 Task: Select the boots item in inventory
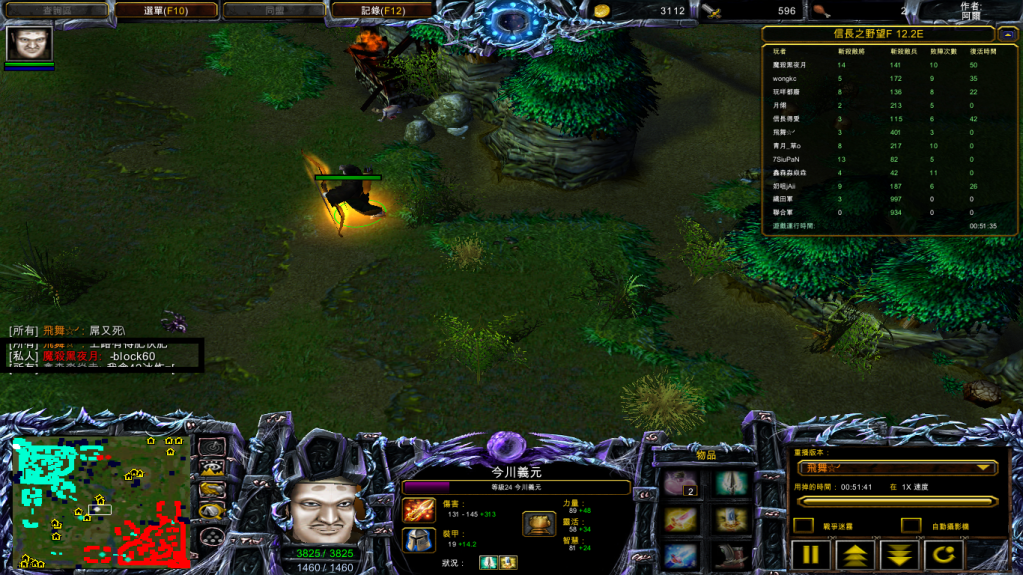click(x=731, y=555)
